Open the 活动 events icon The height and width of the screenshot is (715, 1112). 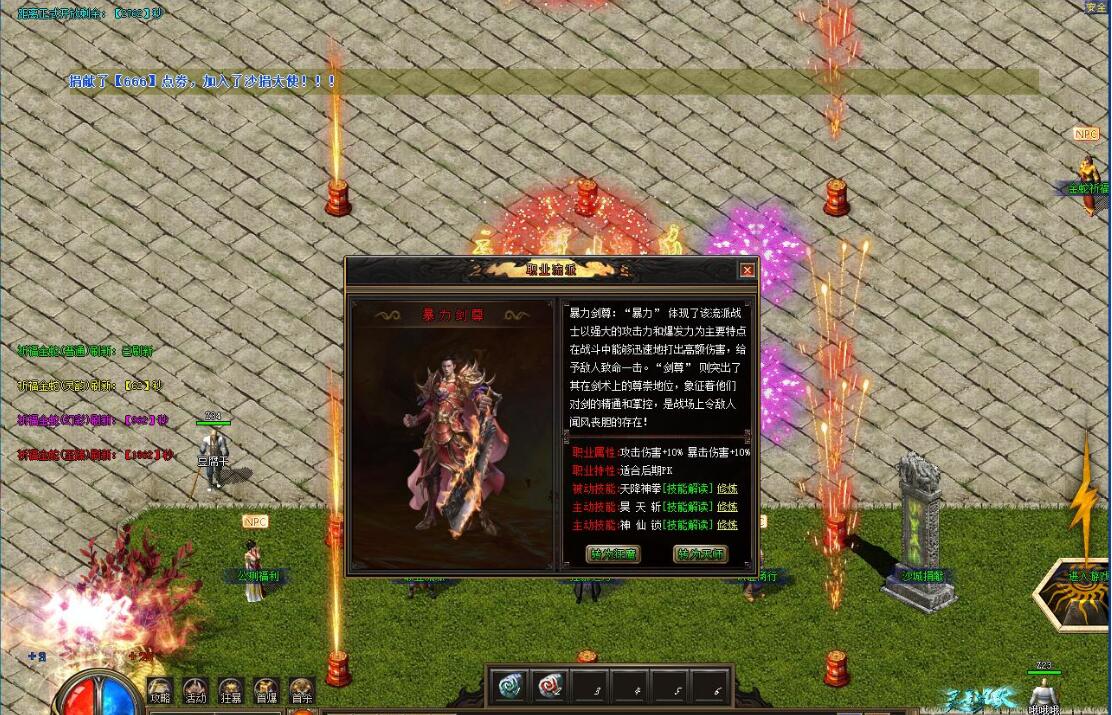click(195, 691)
